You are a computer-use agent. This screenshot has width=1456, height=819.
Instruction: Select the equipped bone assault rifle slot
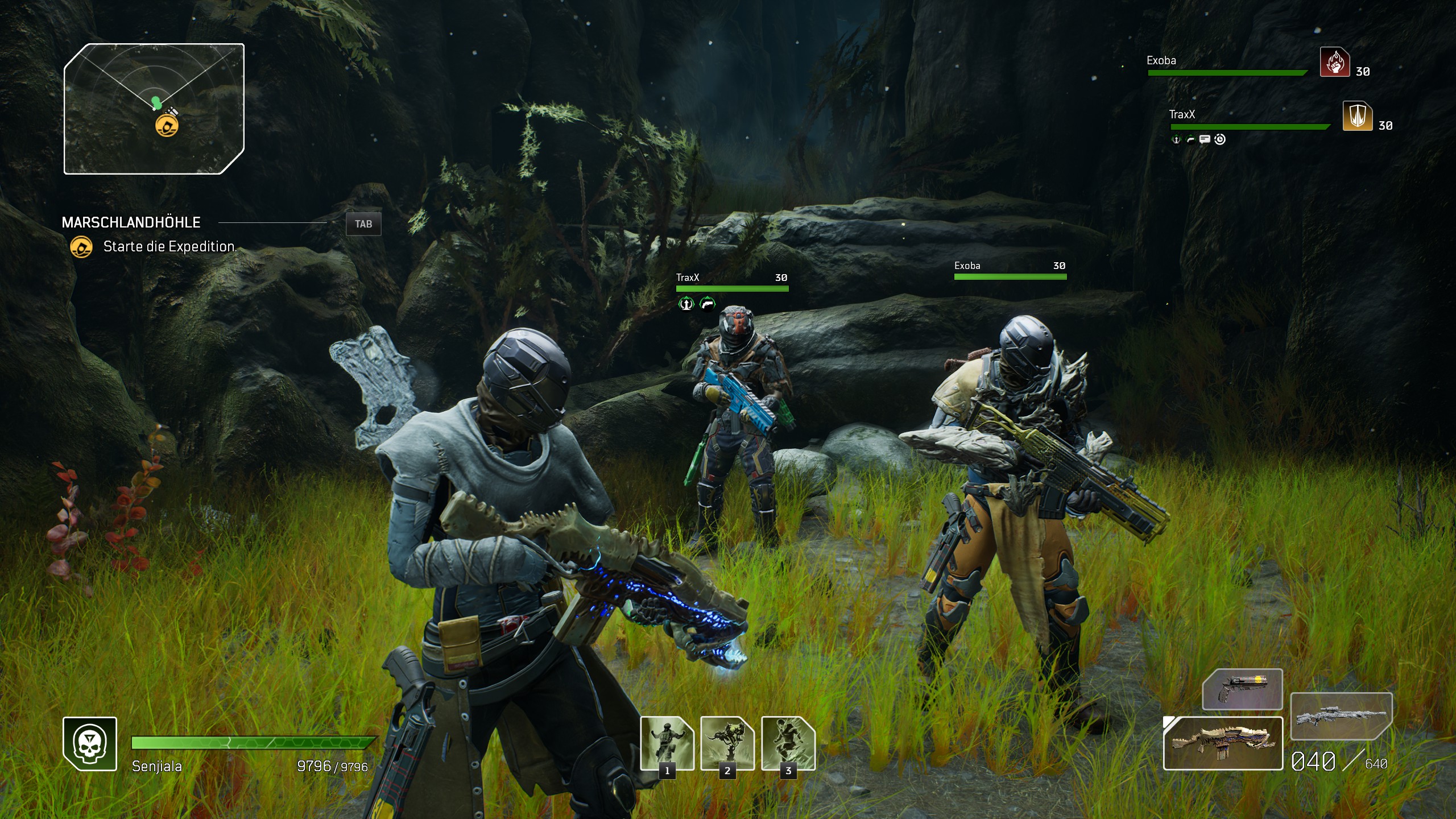tap(1223, 743)
